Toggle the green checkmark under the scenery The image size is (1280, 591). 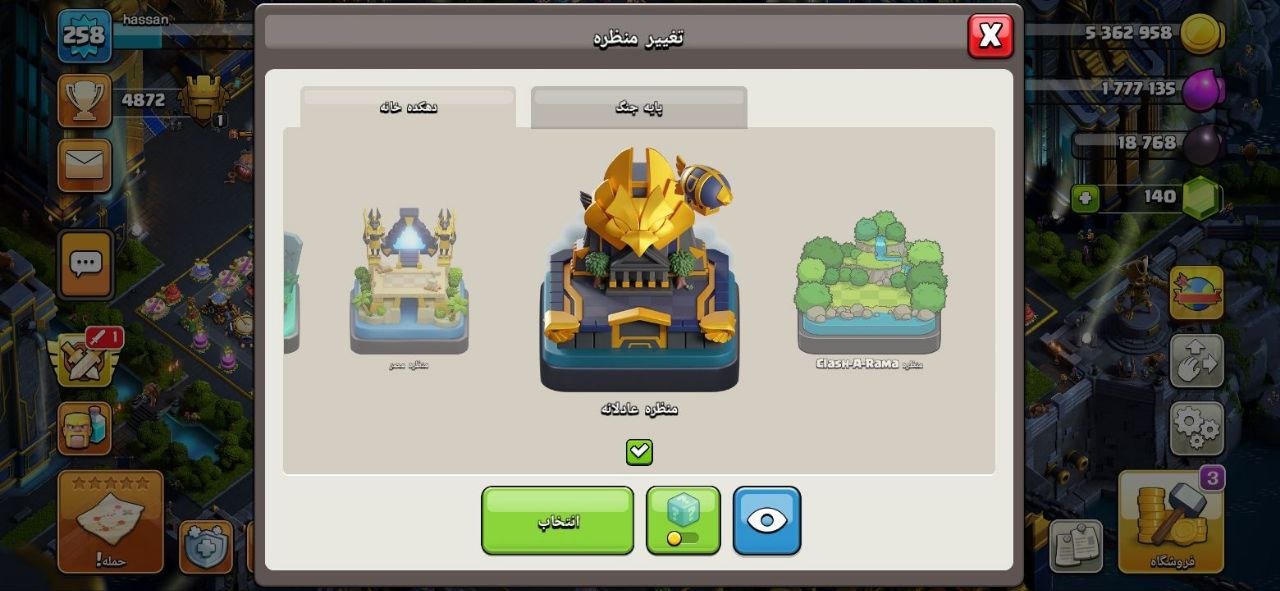point(639,452)
